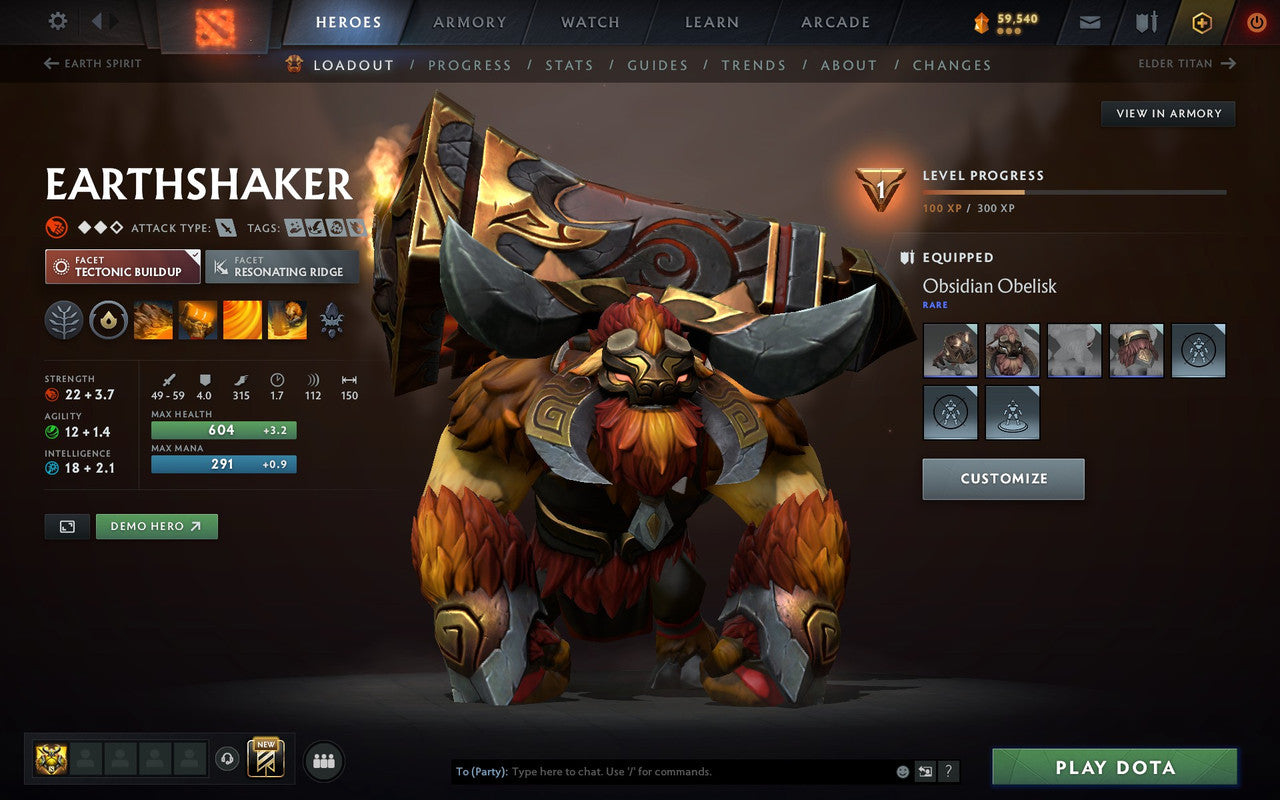Viewport: 1280px width, 800px height.
Task: Open the STATS section
Action: pos(569,64)
